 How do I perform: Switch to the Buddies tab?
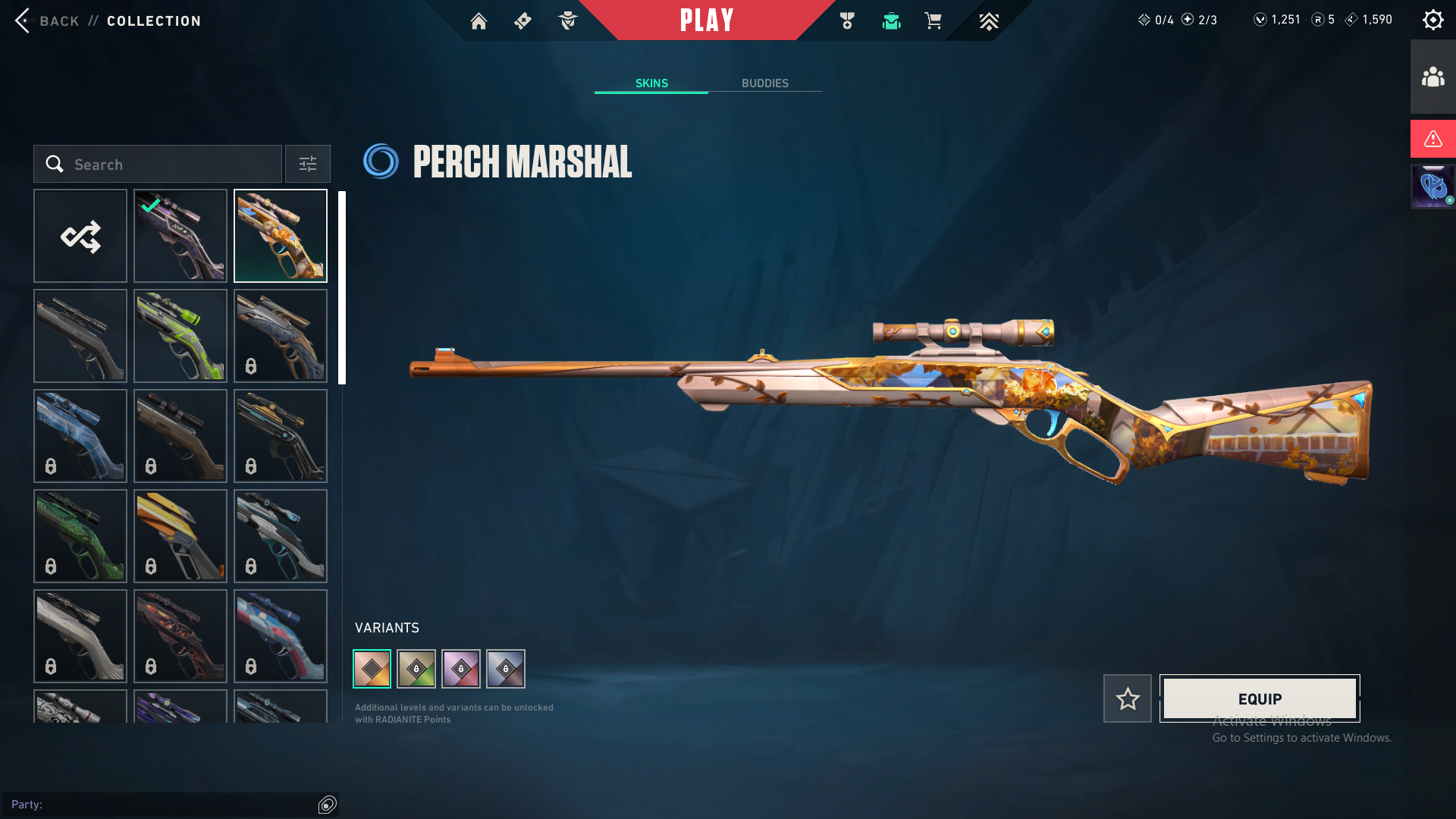[764, 83]
